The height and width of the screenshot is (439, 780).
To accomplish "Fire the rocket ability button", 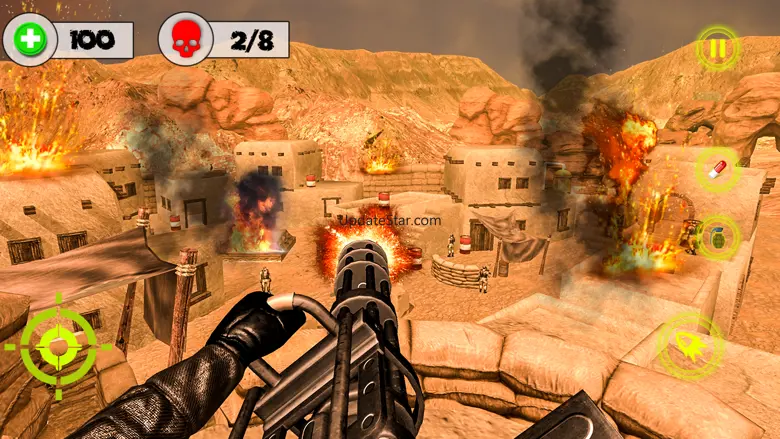I will pyautogui.click(x=692, y=345).
